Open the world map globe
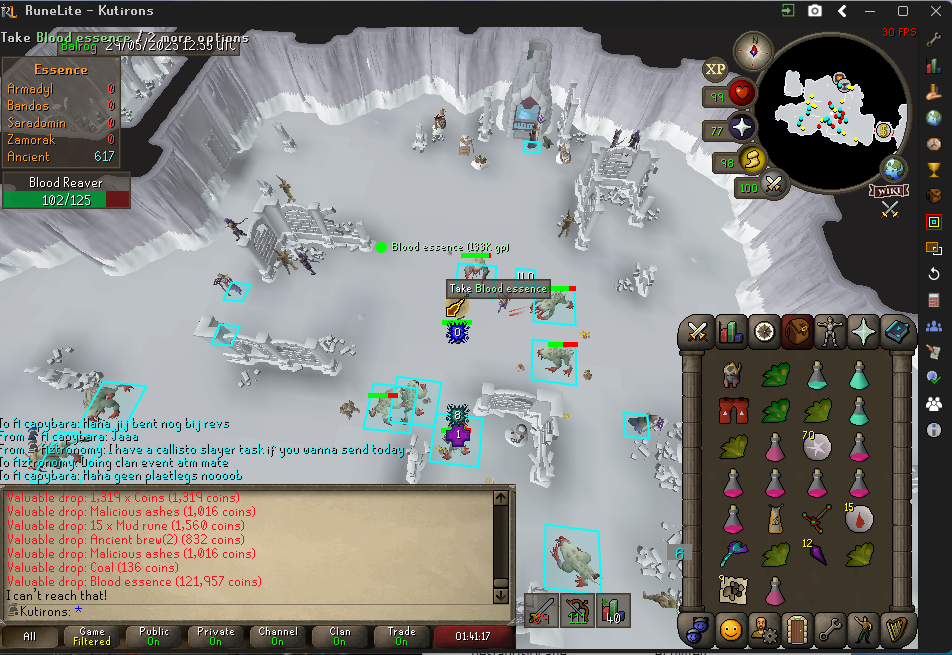This screenshot has width=952, height=655. tap(893, 167)
